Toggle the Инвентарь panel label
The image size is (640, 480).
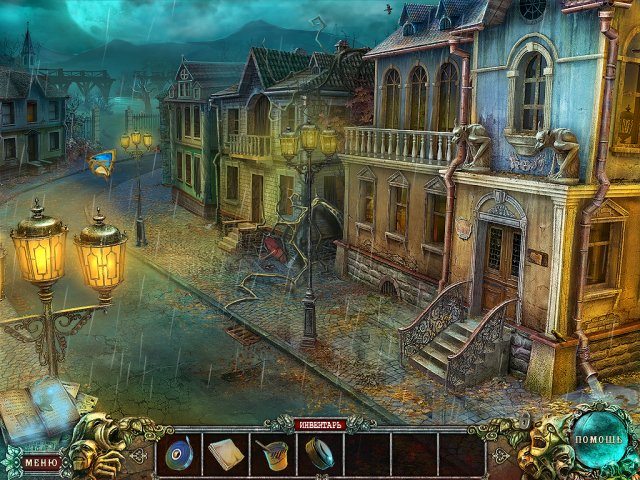(x=320, y=424)
